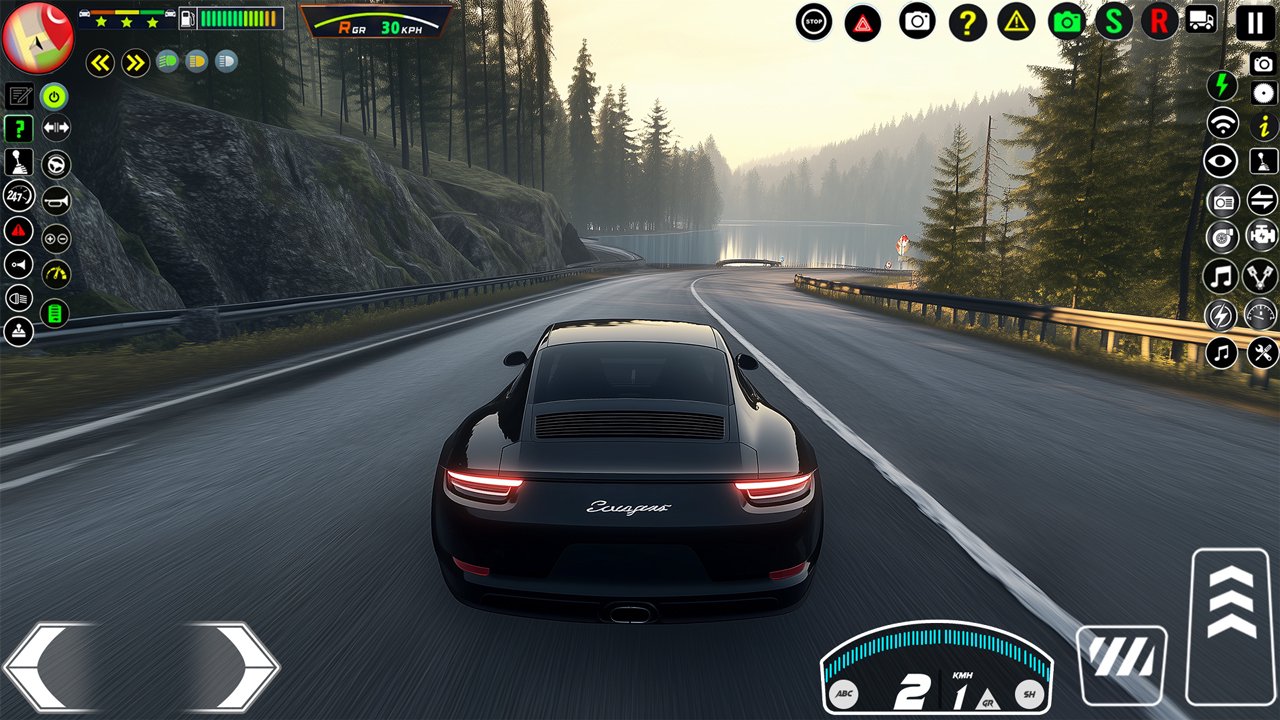Toggle the green power button
The width and height of the screenshot is (1280, 720).
pos(55,96)
